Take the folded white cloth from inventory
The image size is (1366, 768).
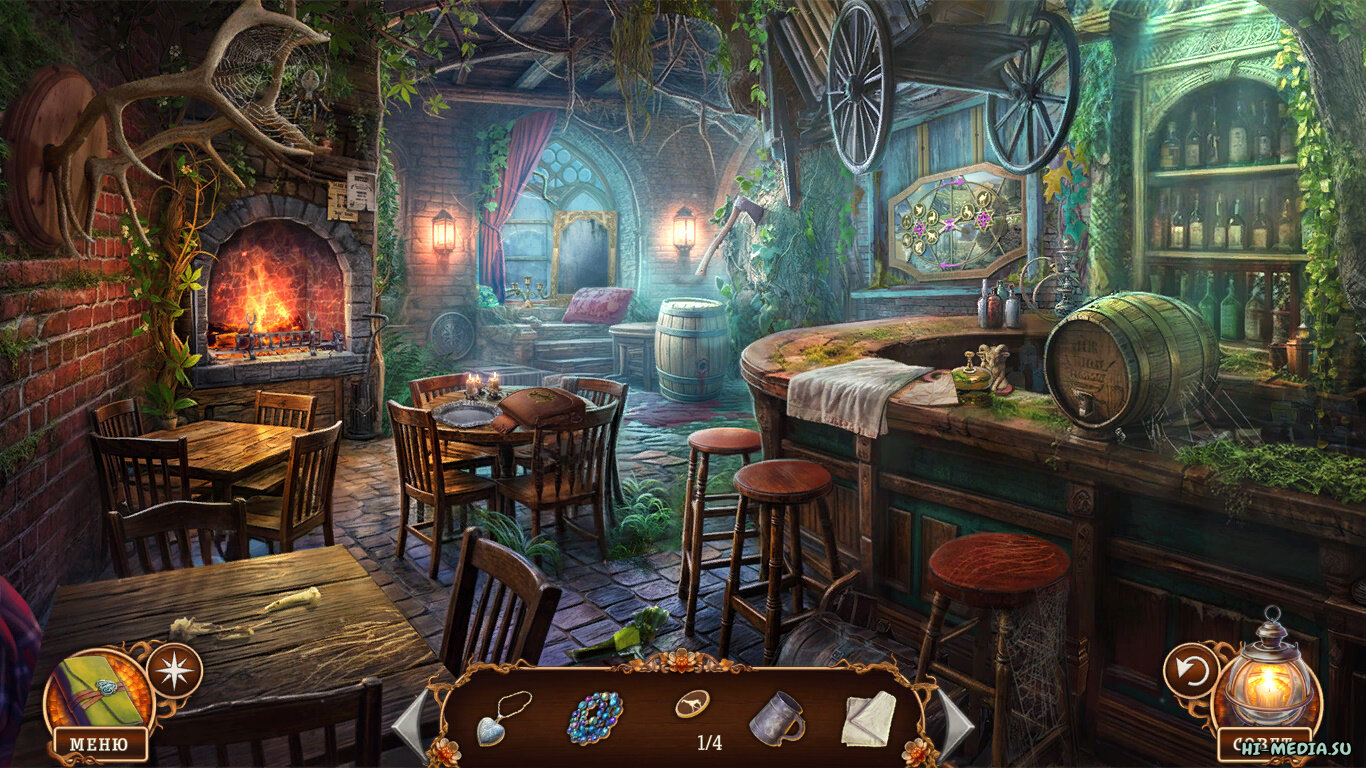coord(867,719)
